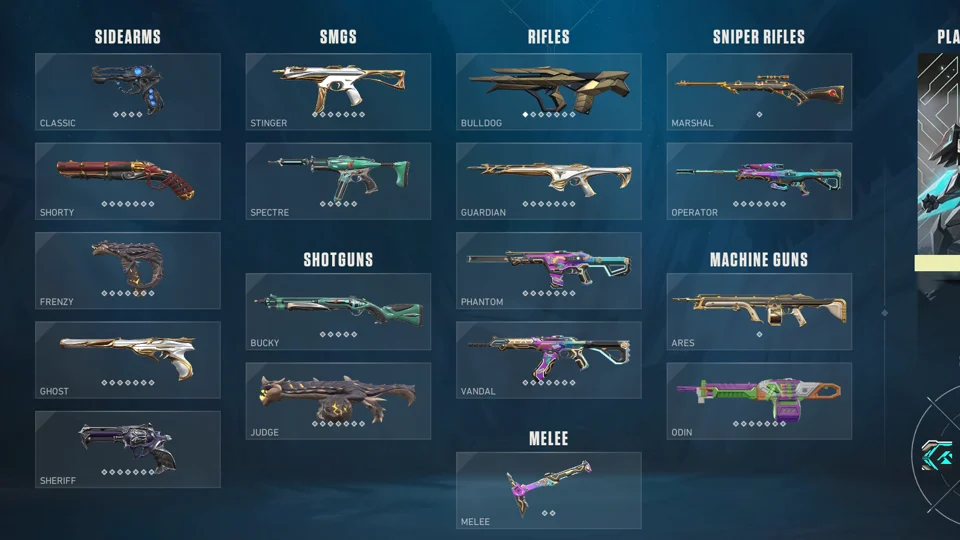The image size is (960, 540).
Task: Select the Stinger SMG tile
Action: [x=338, y=92]
